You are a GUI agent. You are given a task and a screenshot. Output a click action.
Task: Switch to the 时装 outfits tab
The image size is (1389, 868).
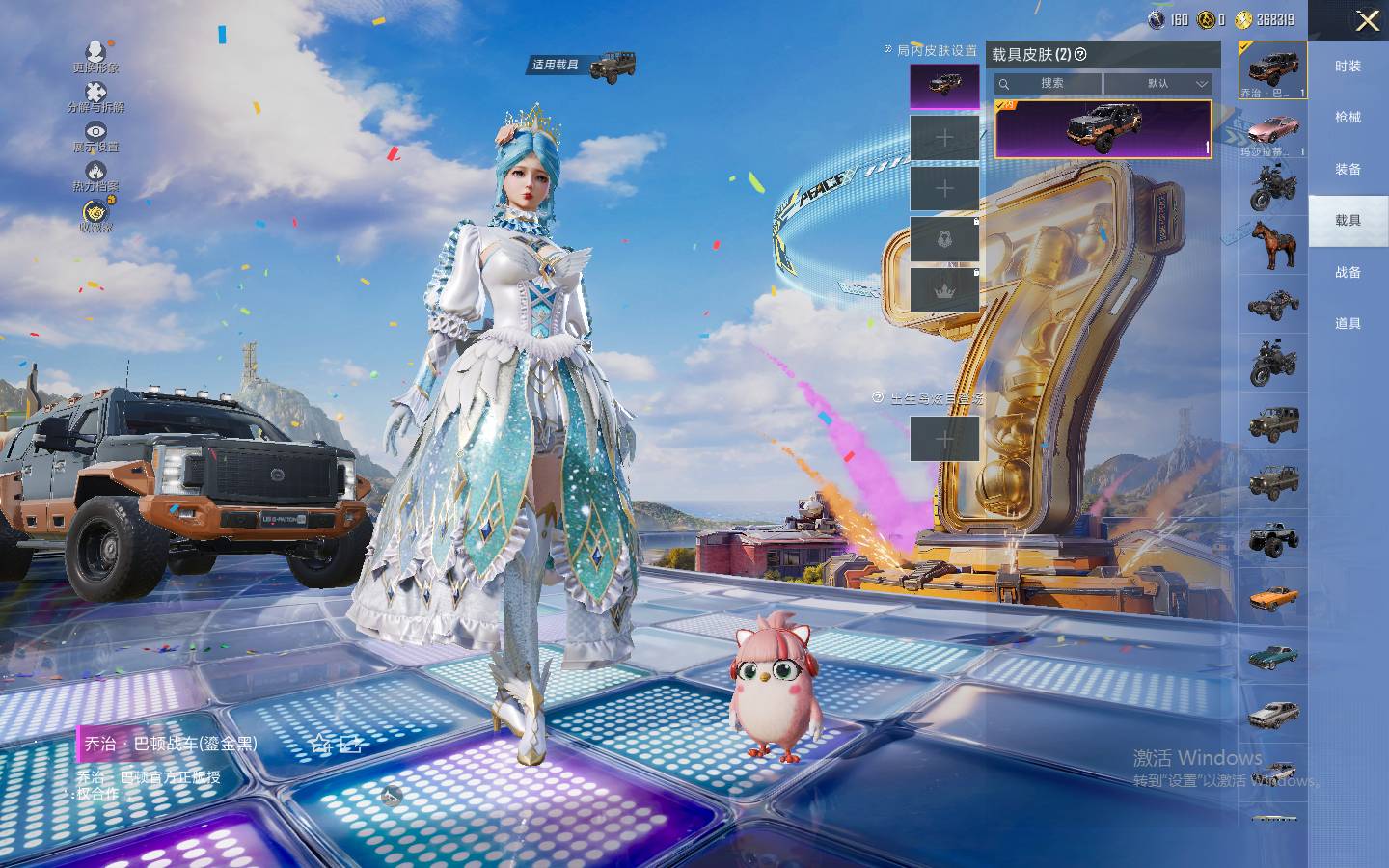pos(1348,66)
